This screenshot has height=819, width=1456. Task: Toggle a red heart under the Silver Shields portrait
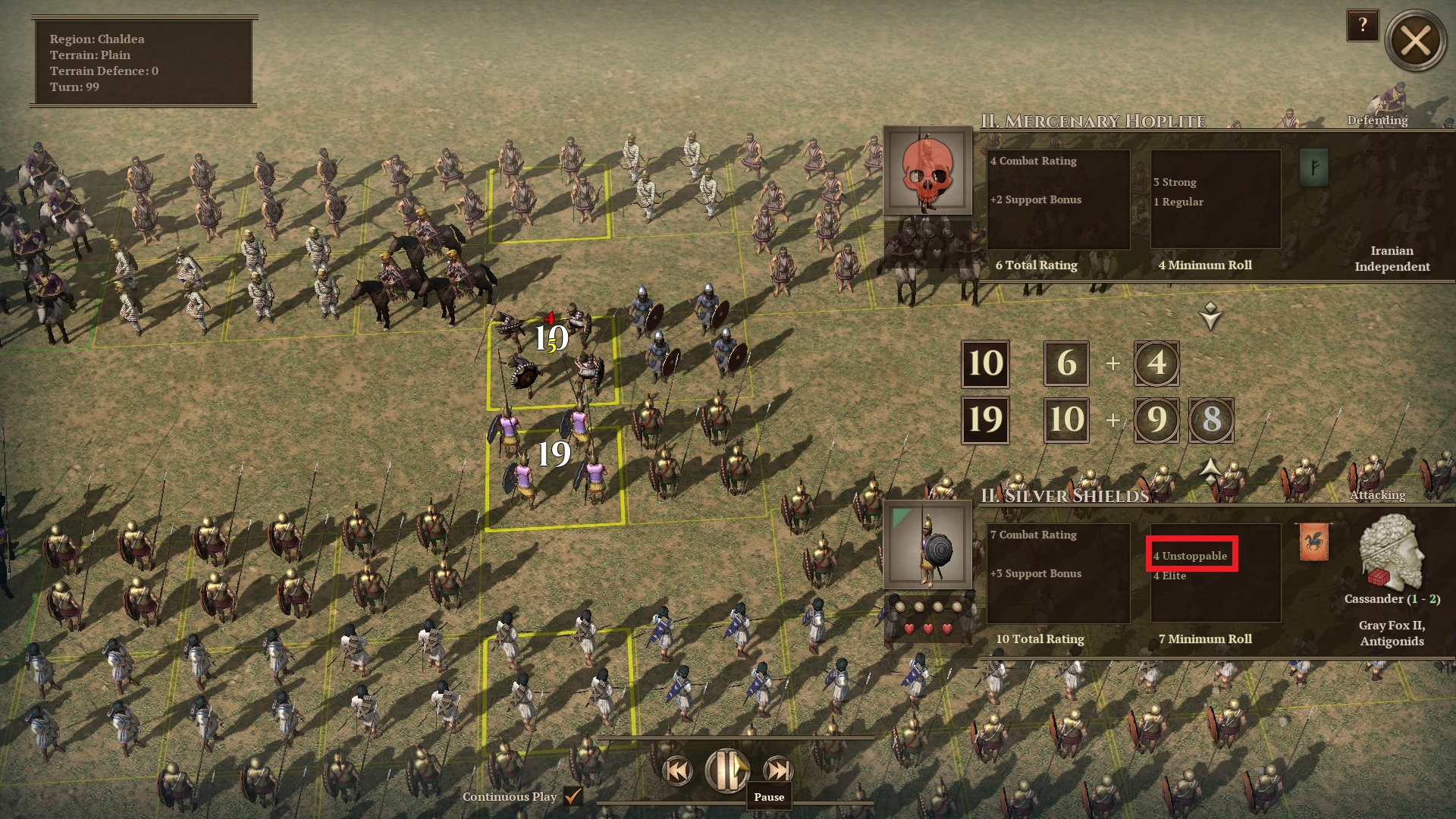coord(927,629)
